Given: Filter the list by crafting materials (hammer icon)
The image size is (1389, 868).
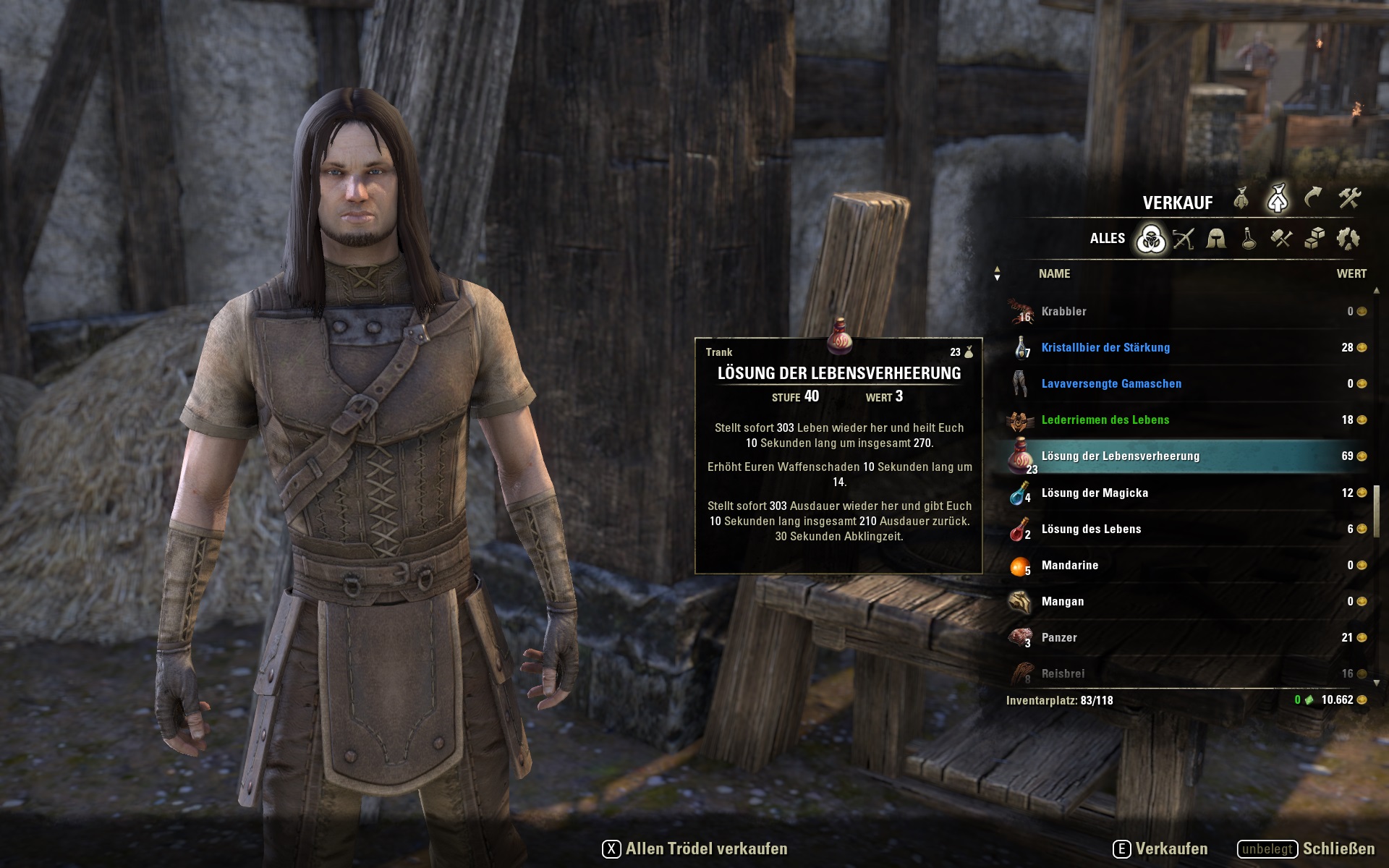Looking at the screenshot, I should tap(1281, 239).
